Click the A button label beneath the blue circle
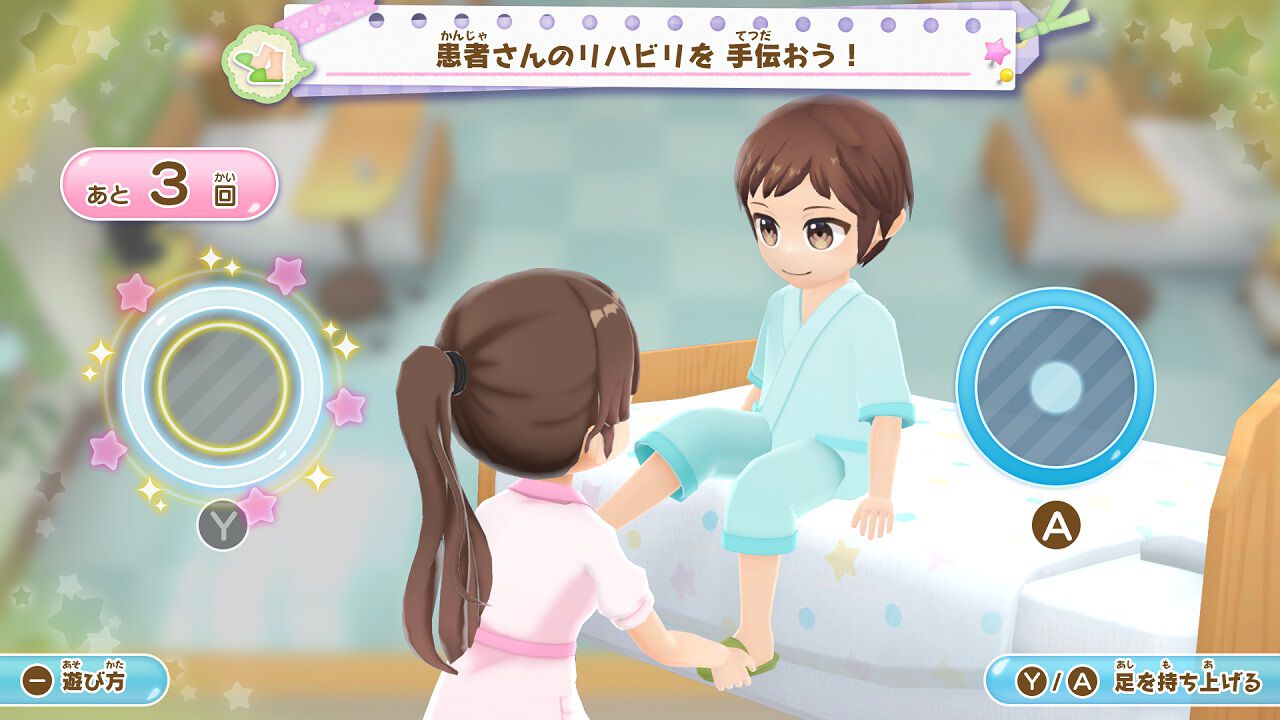Image resolution: width=1280 pixels, height=720 pixels. click(x=1057, y=524)
